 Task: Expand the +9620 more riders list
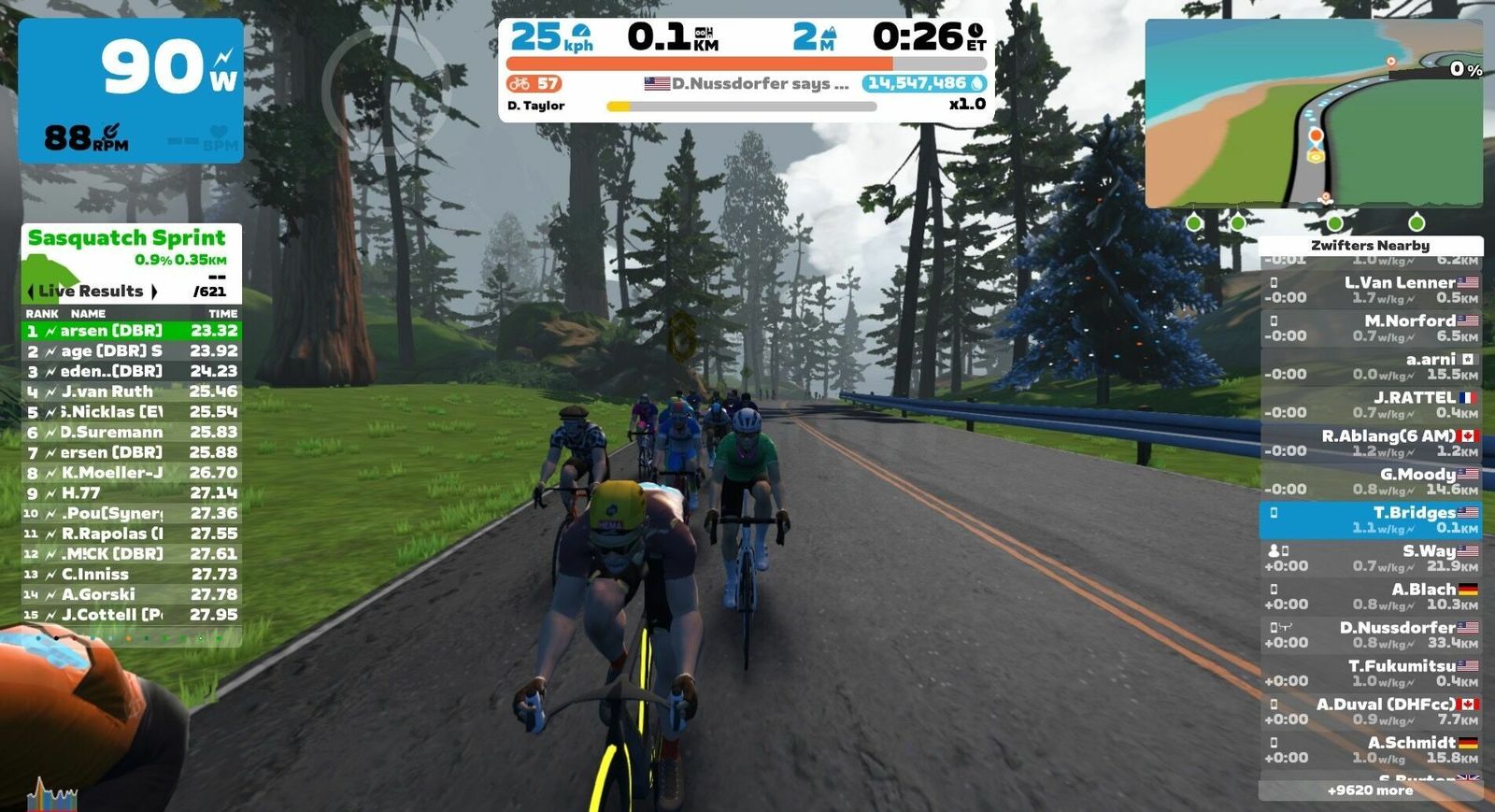1370,791
